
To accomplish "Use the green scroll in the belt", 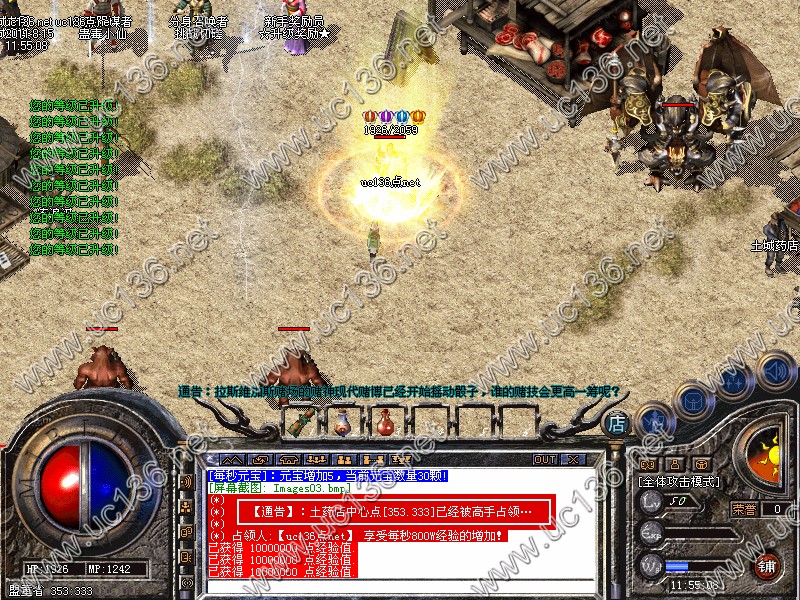I will tap(299, 423).
